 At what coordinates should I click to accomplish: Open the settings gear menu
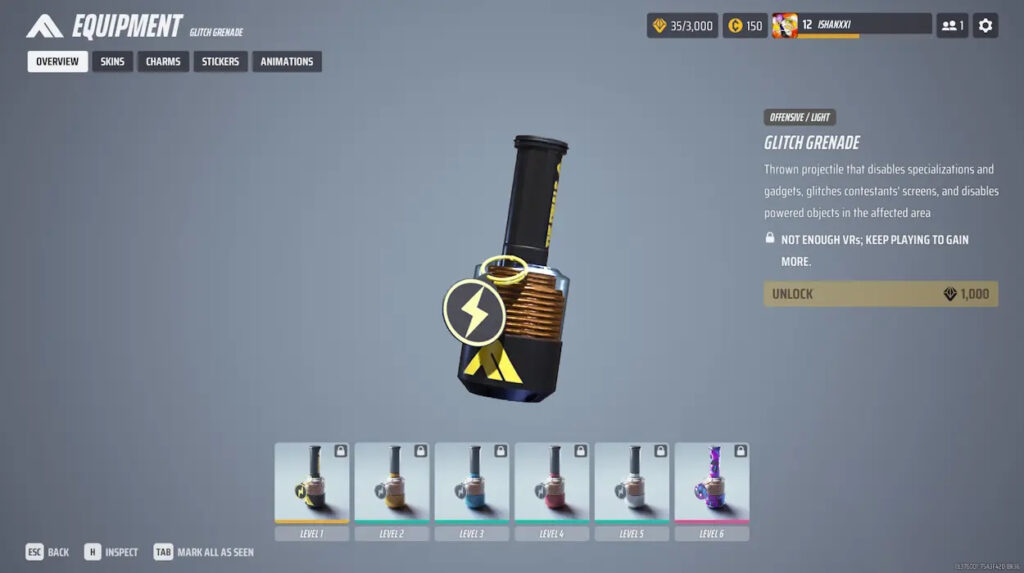click(x=985, y=26)
